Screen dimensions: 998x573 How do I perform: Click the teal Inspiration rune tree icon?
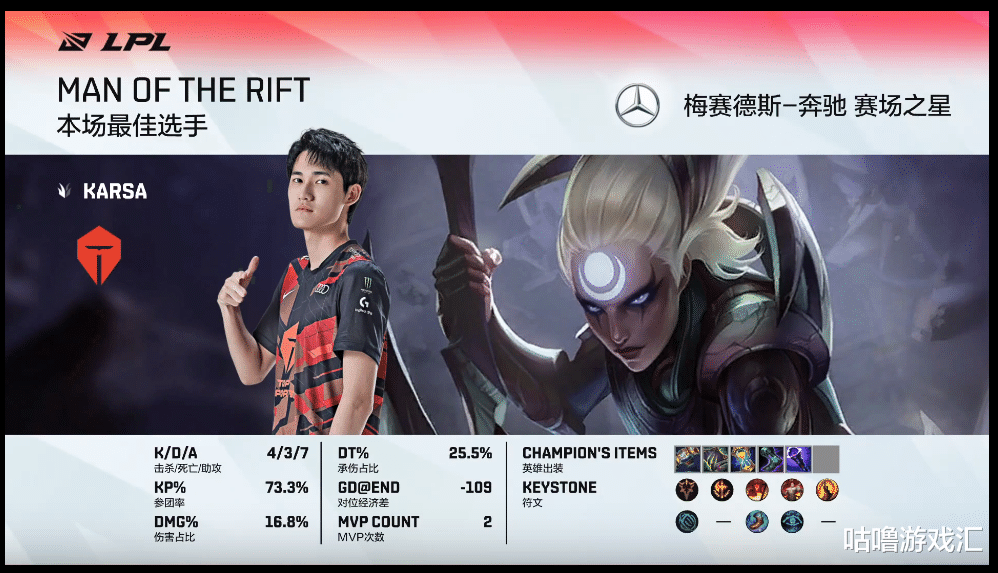[687, 522]
